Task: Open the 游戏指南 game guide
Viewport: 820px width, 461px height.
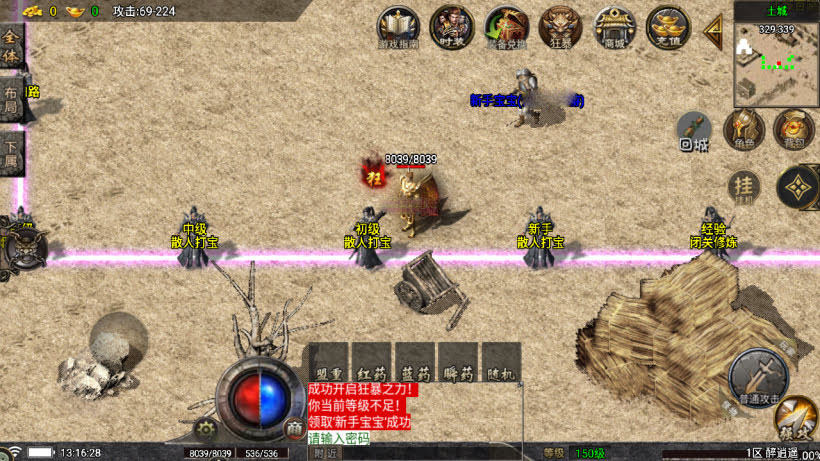Action: click(398, 27)
